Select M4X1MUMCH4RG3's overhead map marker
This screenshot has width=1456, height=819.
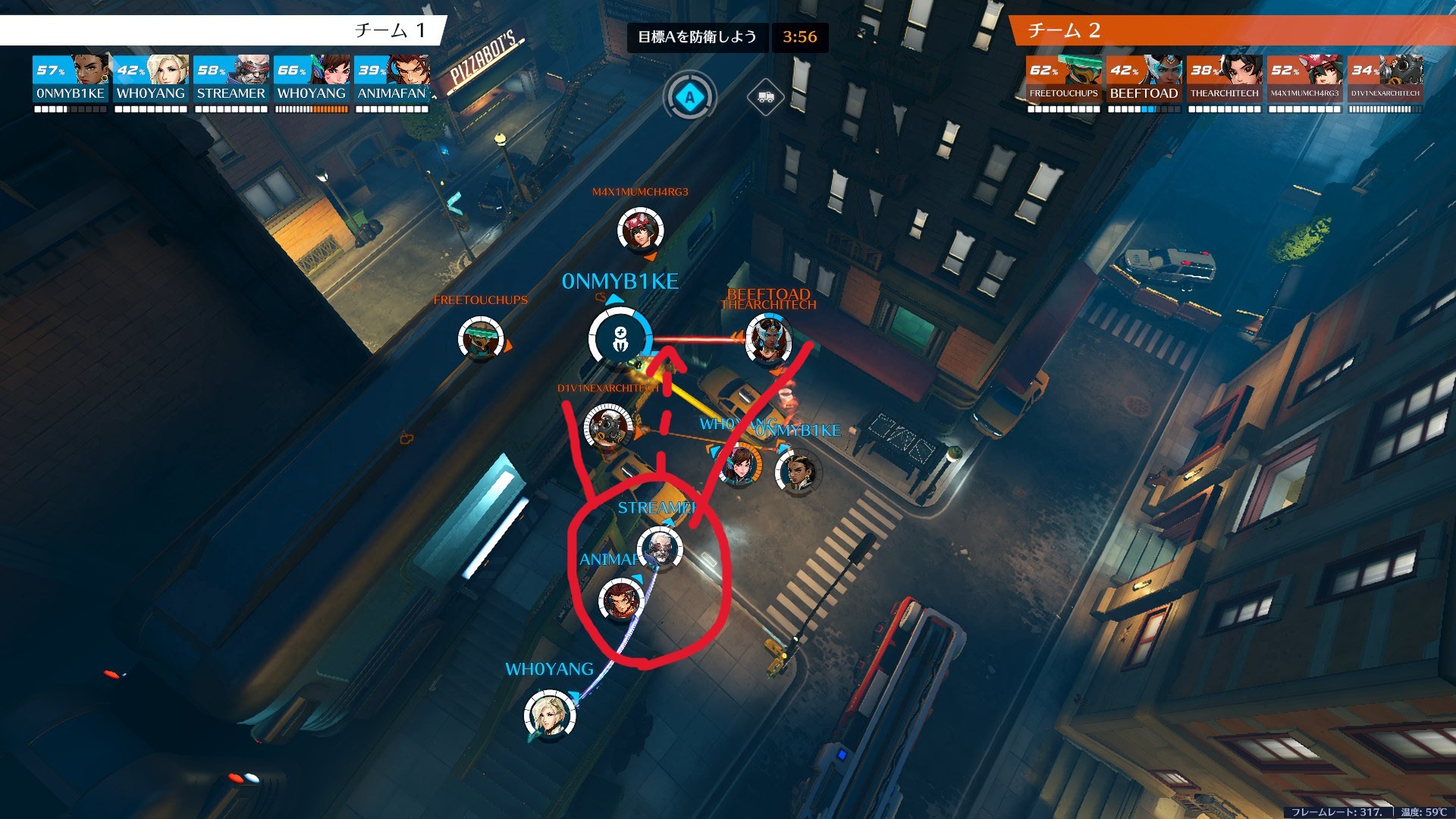[x=641, y=229]
